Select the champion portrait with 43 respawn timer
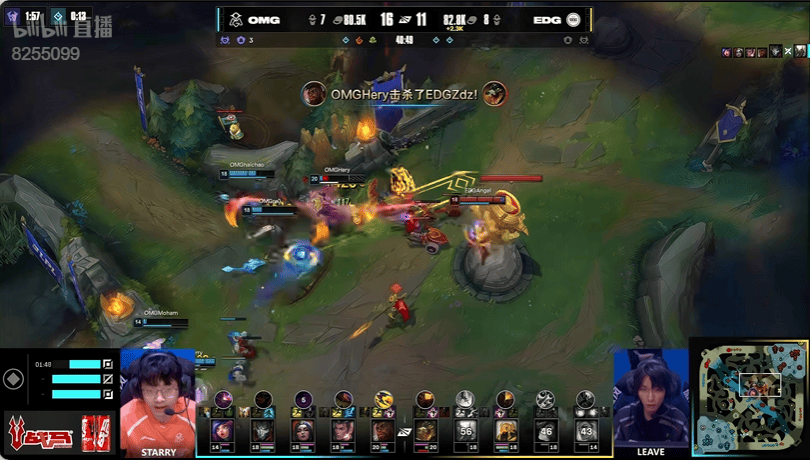This screenshot has height=460, width=810. coord(587,431)
